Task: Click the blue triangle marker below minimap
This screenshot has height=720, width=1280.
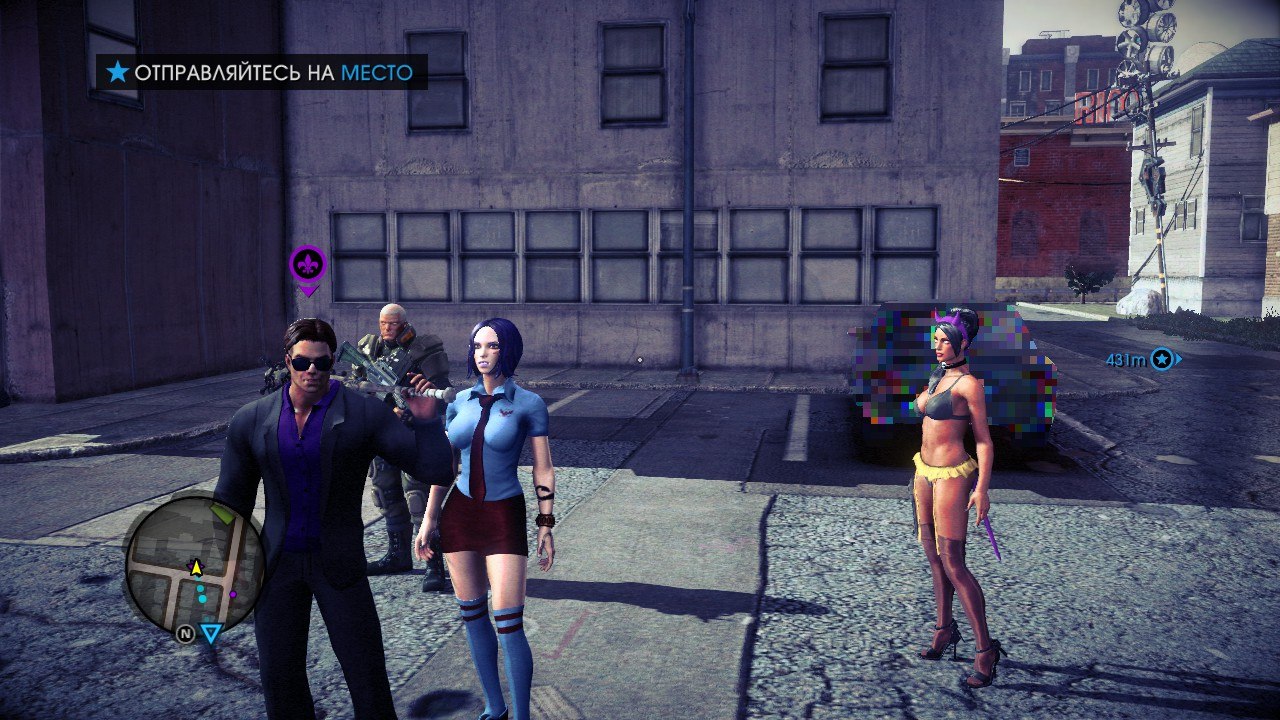Action: pos(211,633)
